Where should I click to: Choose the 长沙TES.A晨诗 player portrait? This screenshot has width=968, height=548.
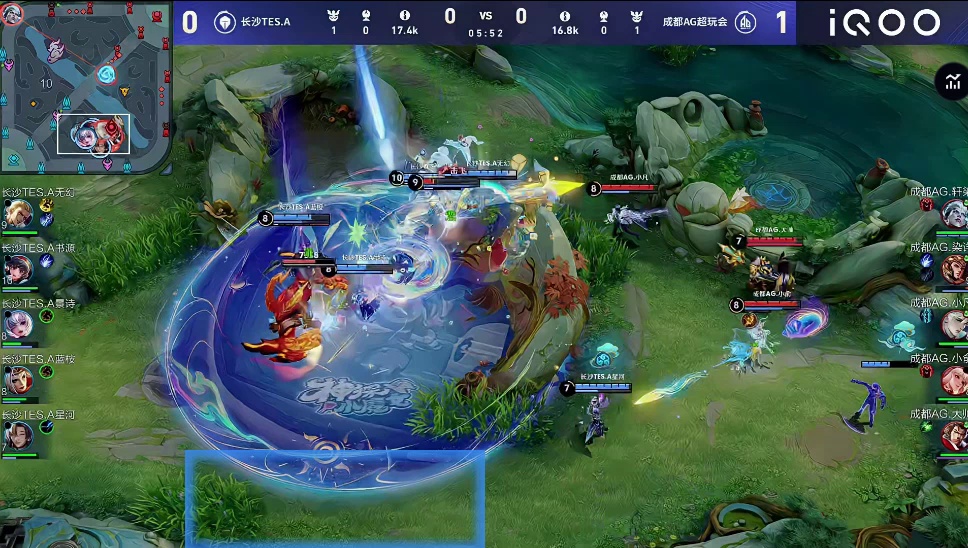[18, 324]
